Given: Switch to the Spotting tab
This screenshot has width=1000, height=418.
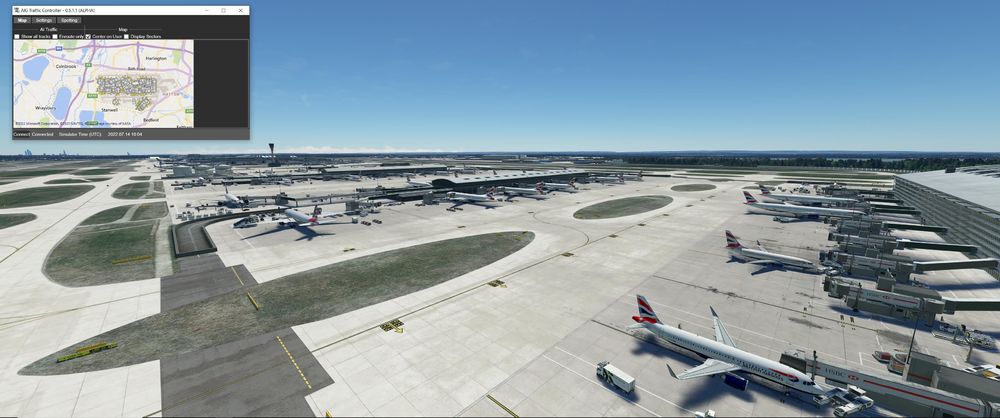Looking at the screenshot, I should [x=69, y=20].
